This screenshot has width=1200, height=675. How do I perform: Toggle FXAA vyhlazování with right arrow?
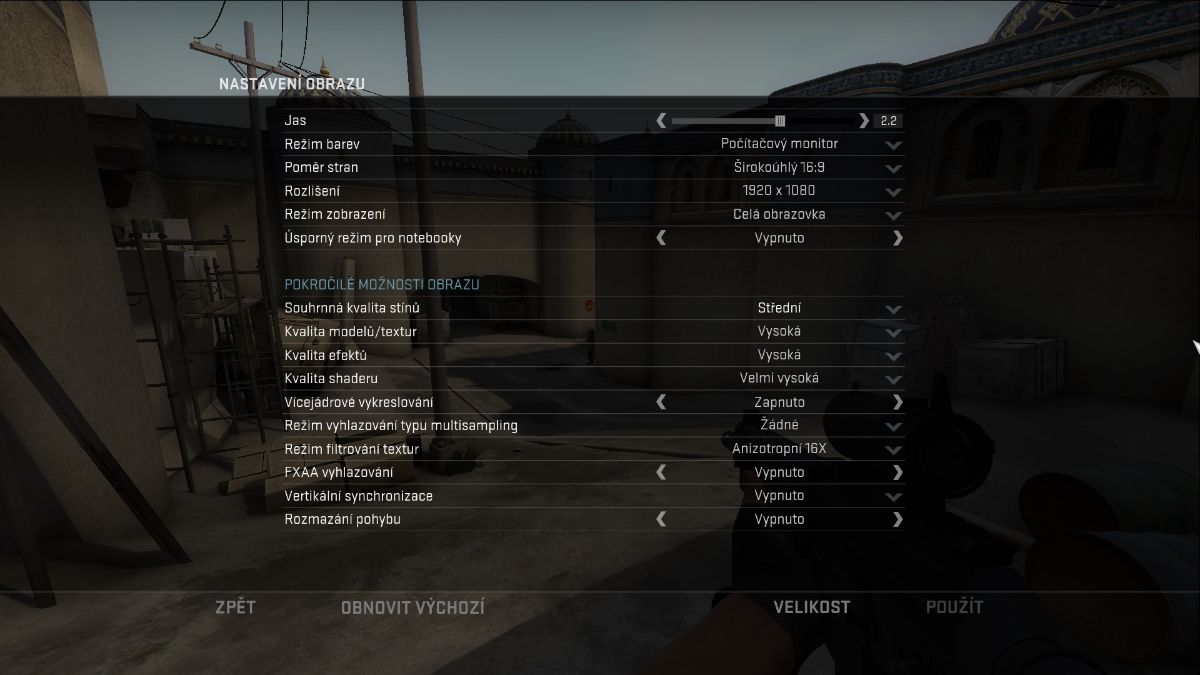click(x=897, y=472)
